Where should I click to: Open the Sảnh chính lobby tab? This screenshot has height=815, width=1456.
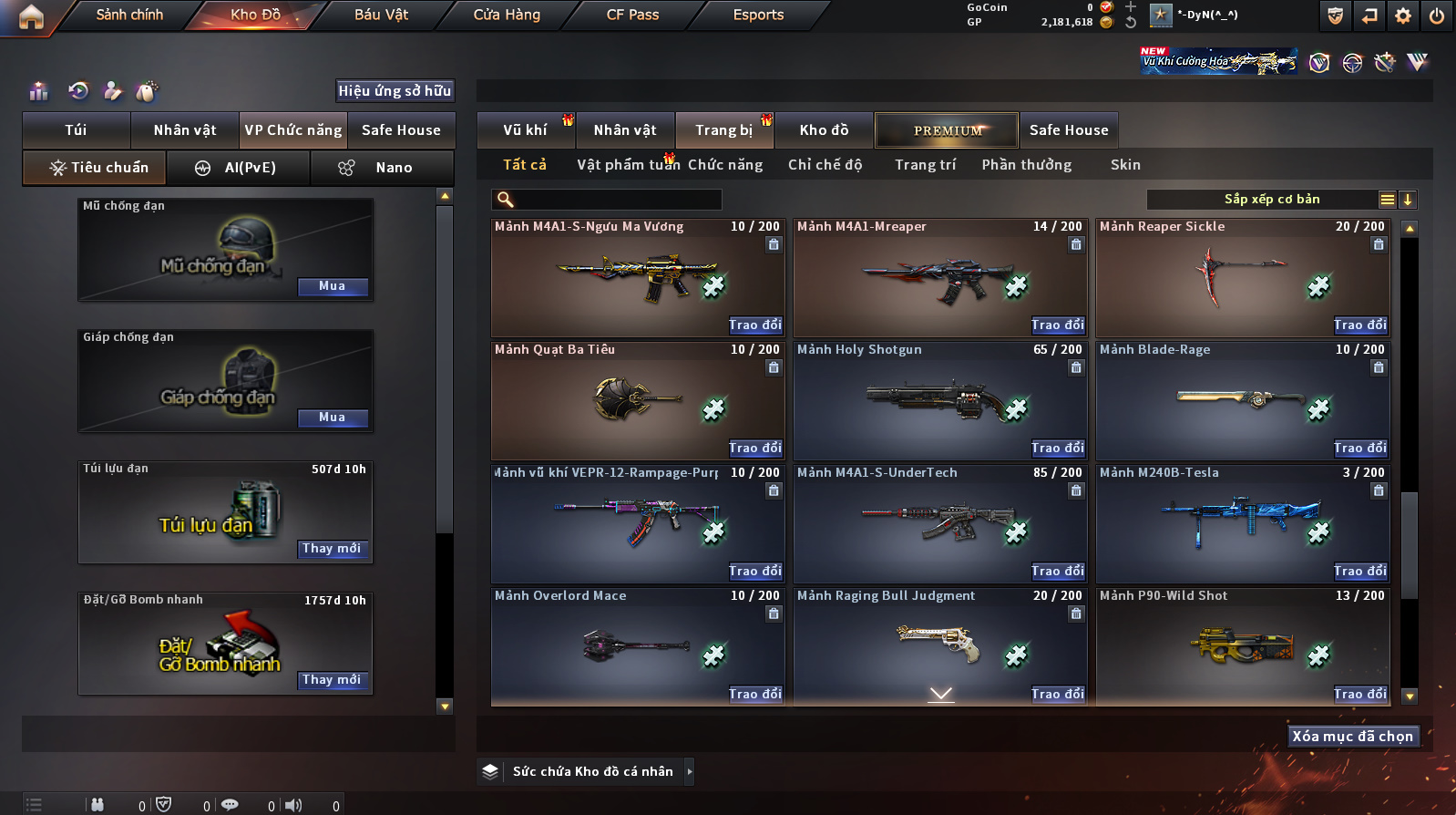[129, 15]
